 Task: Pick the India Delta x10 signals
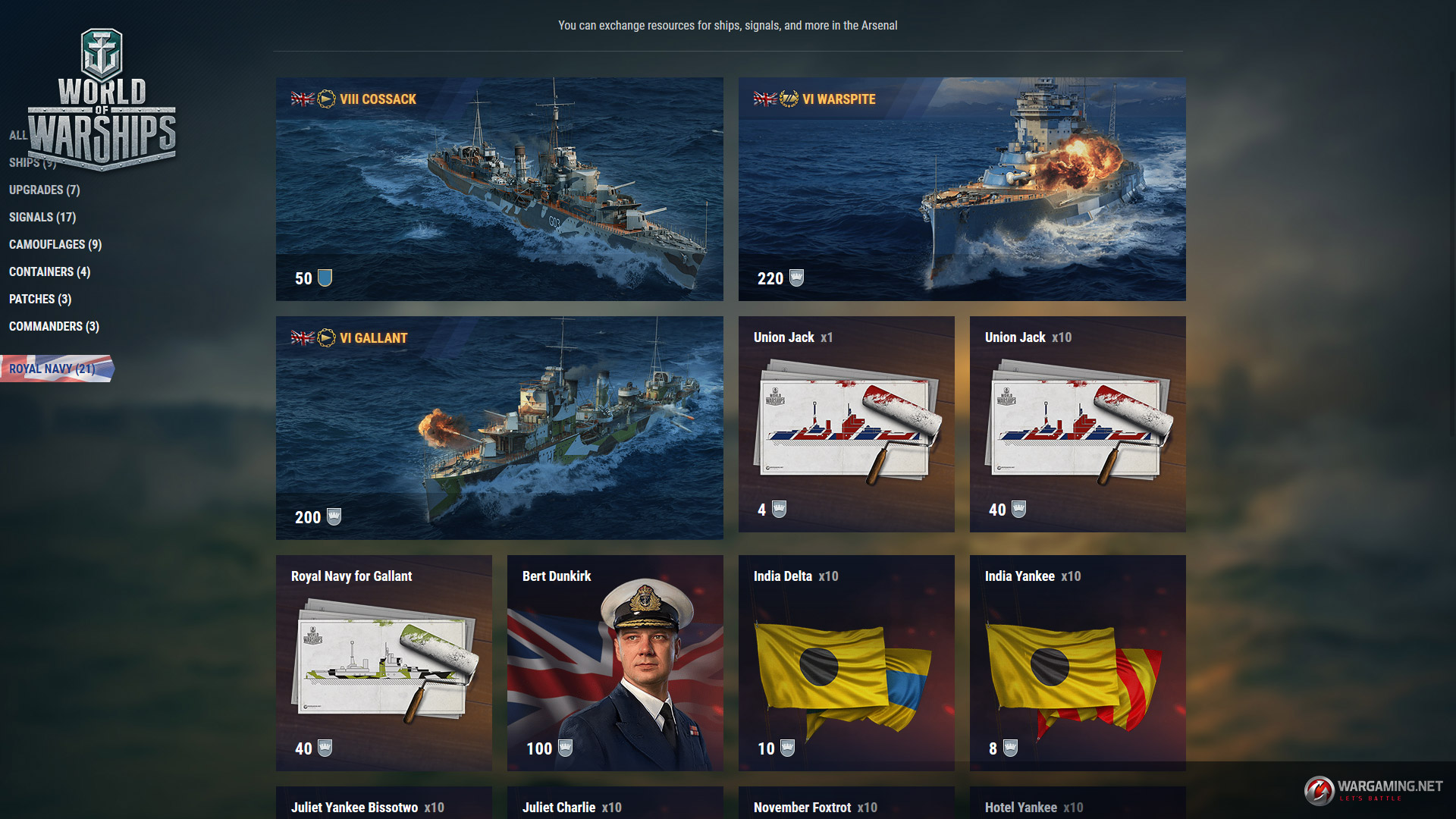pos(846,663)
